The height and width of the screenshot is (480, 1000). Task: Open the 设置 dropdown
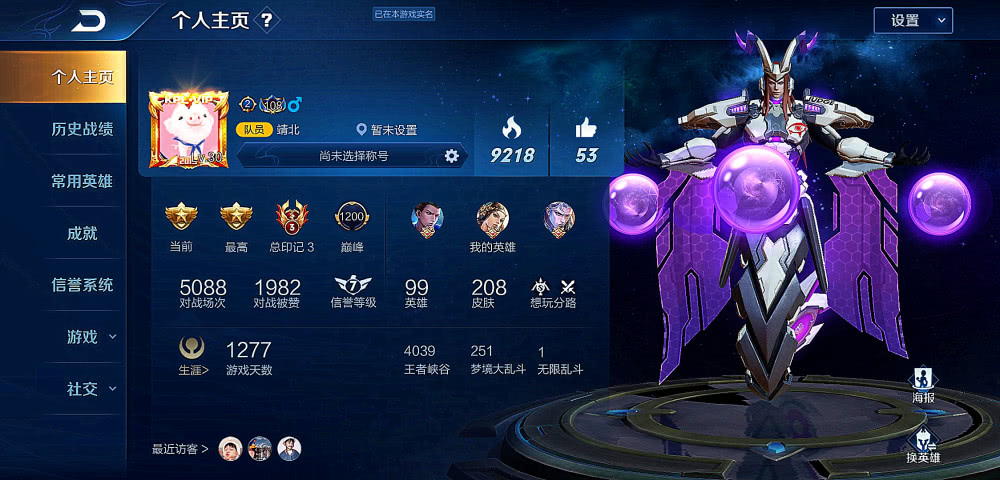pyautogui.click(x=912, y=20)
